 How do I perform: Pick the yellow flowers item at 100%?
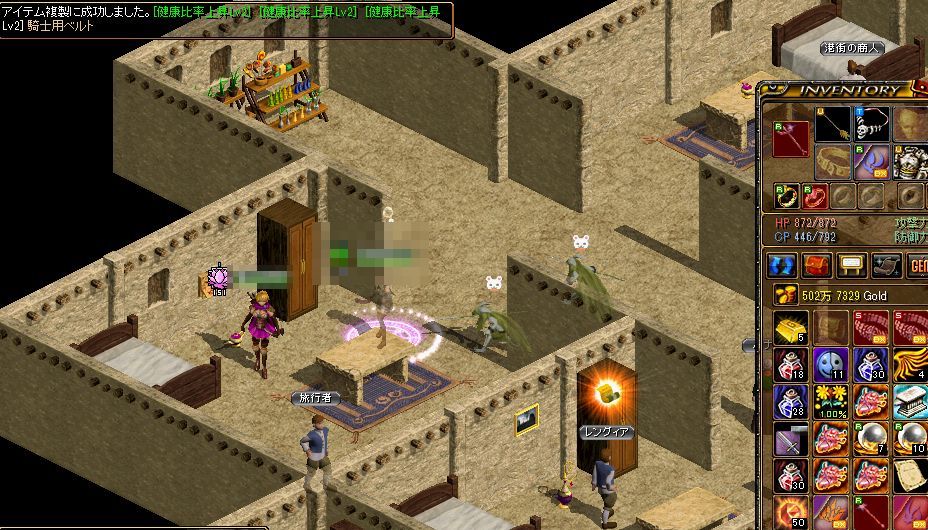point(831,401)
